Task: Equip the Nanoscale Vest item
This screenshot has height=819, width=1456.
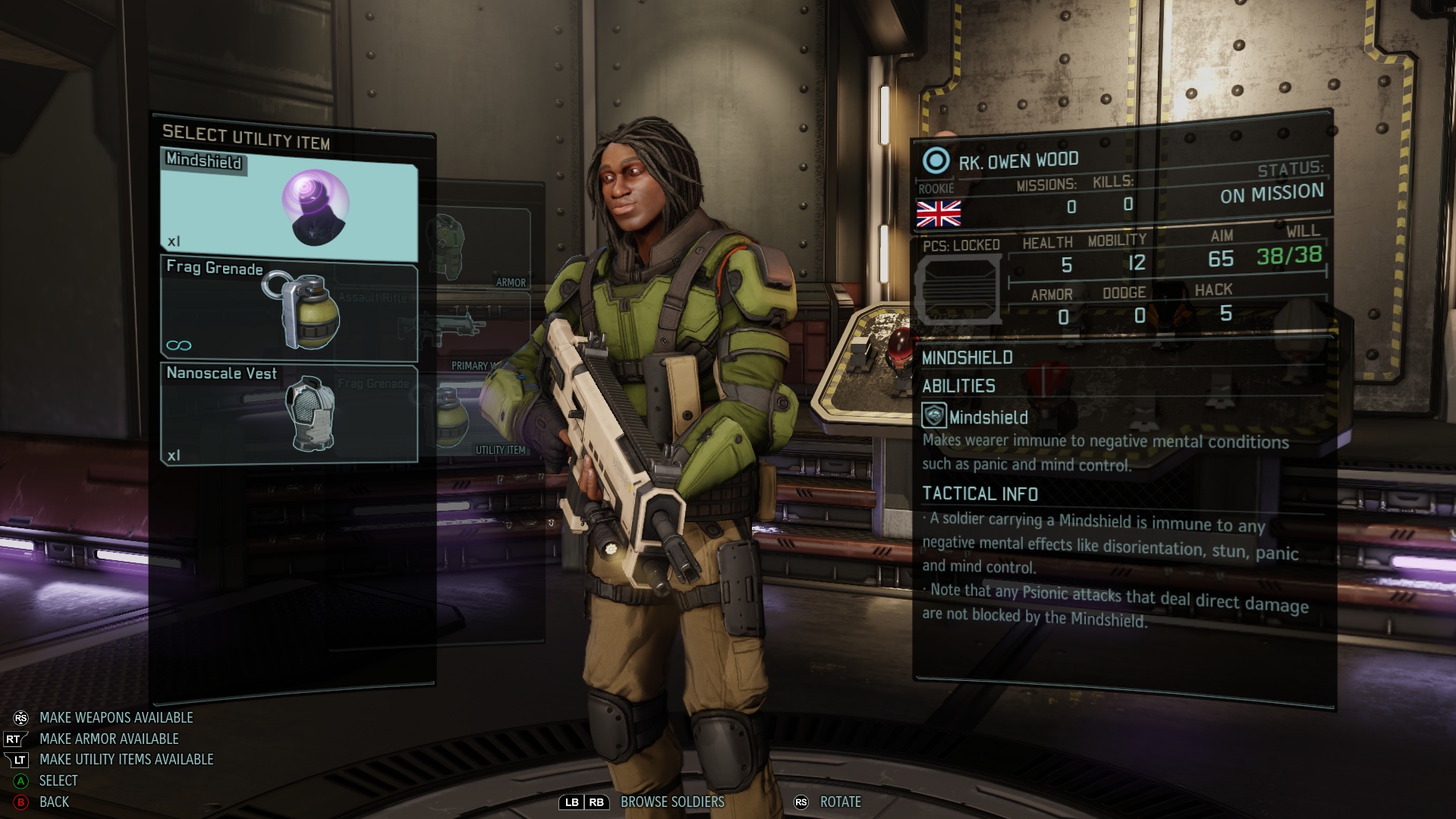Action: [289, 413]
